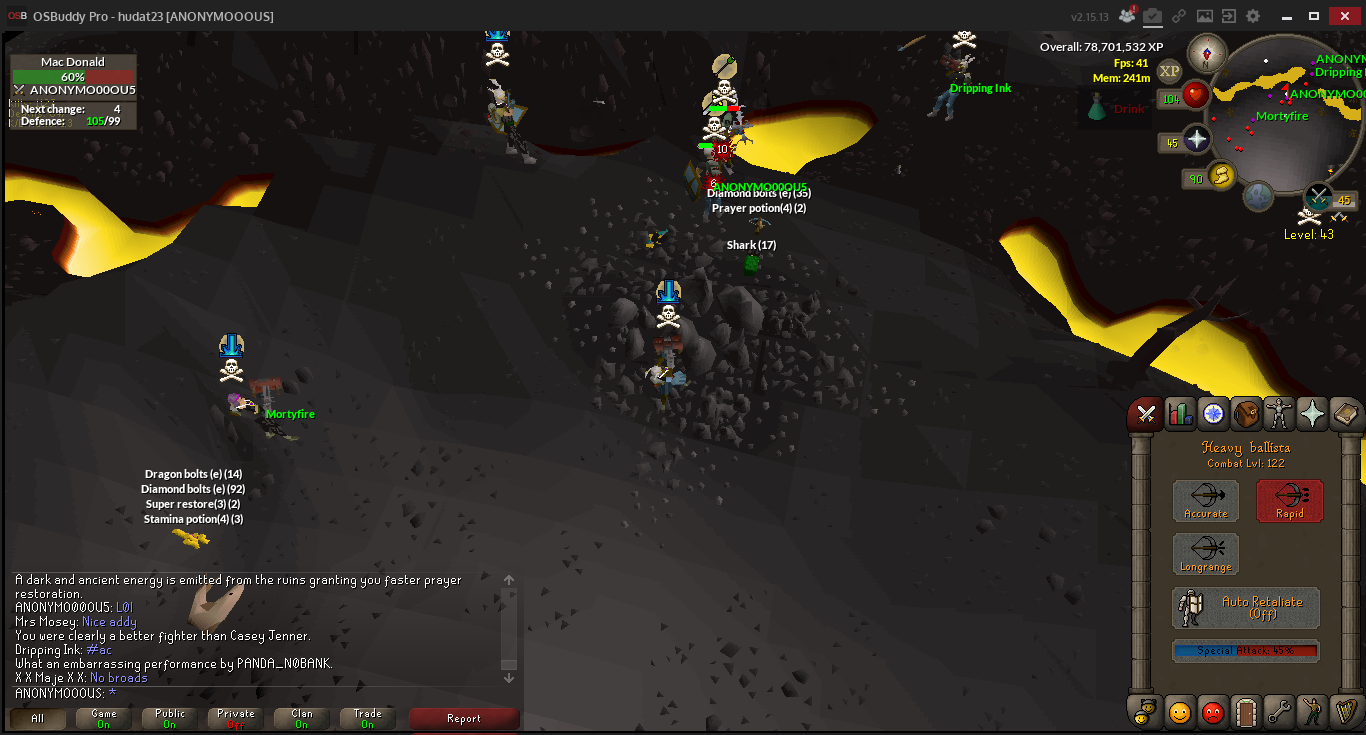
Task: Switch chat to the Clan filter
Action: [x=301, y=718]
